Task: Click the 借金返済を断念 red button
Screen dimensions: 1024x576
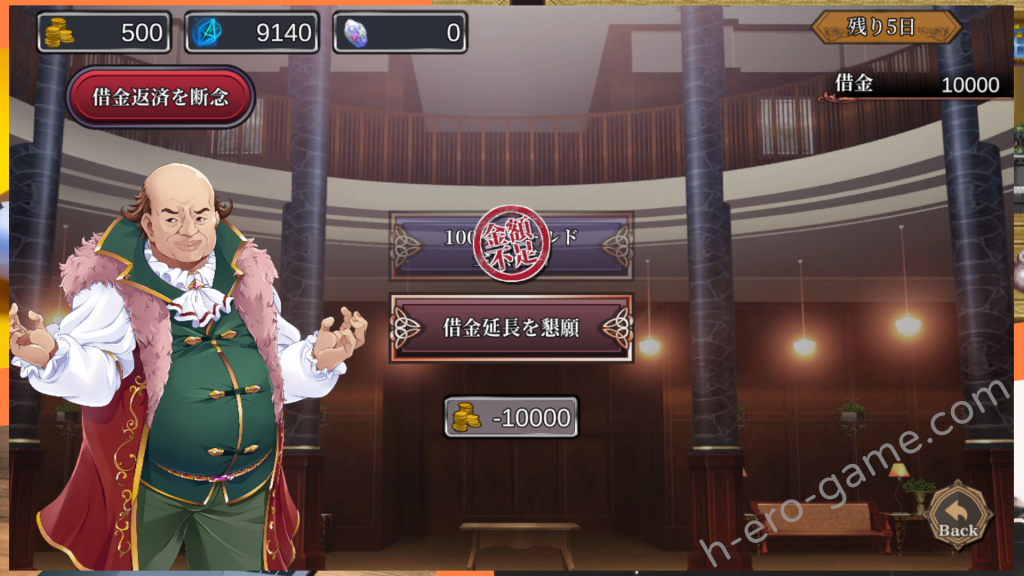Action: (x=160, y=97)
